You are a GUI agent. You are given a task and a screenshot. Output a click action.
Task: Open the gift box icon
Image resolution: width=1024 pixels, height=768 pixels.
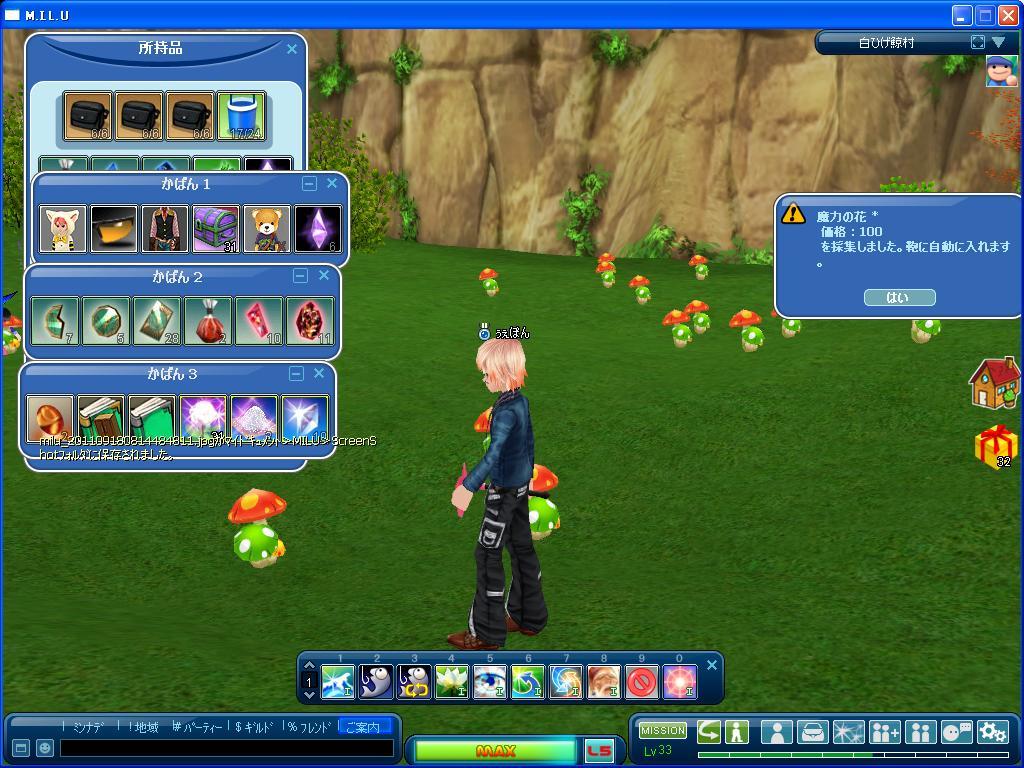pyautogui.click(x=995, y=445)
